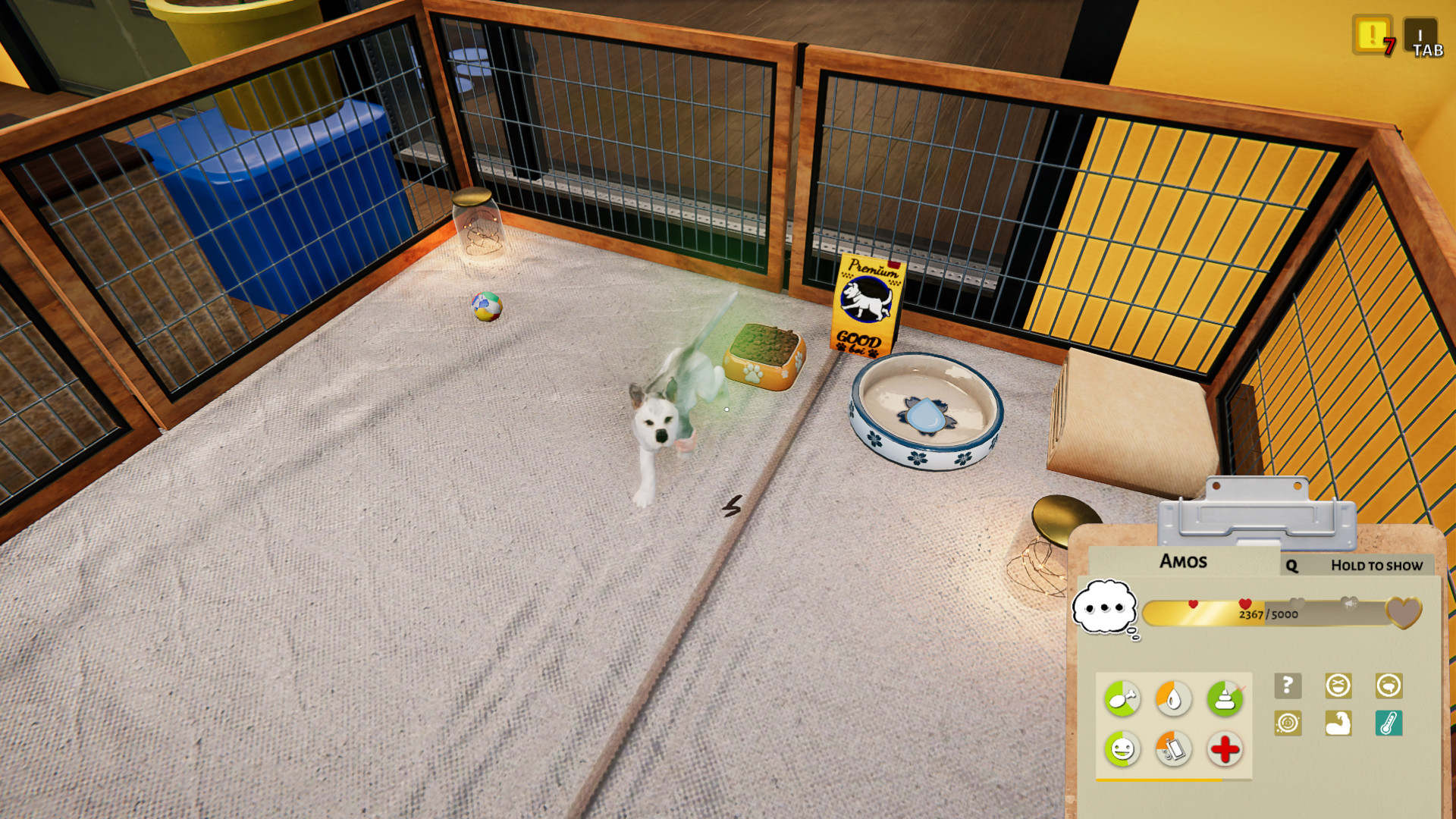Select the hunger meat-leg icon
This screenshot has height=819, width=1456.
point(1123,698)
